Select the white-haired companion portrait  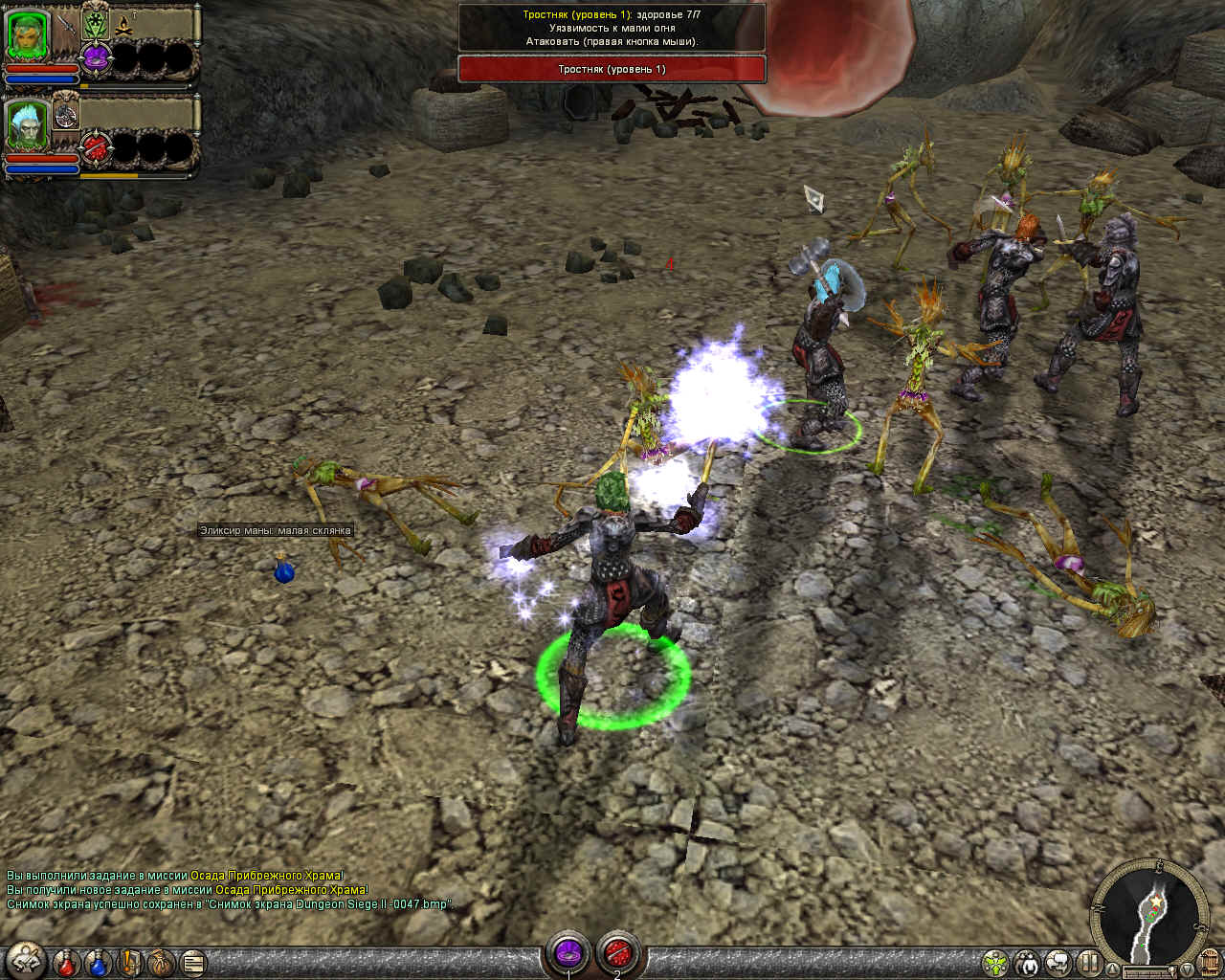point(28,126)
